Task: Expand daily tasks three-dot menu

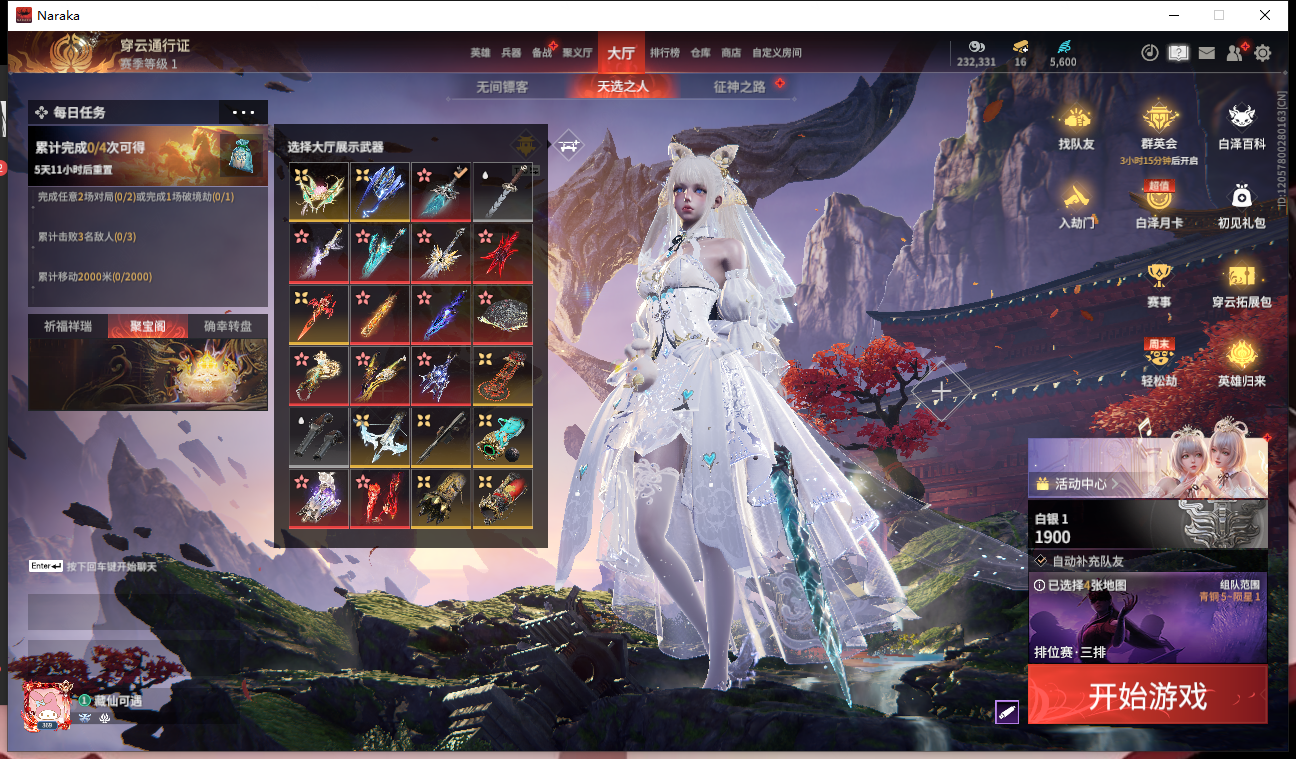Action: (243, 113)
